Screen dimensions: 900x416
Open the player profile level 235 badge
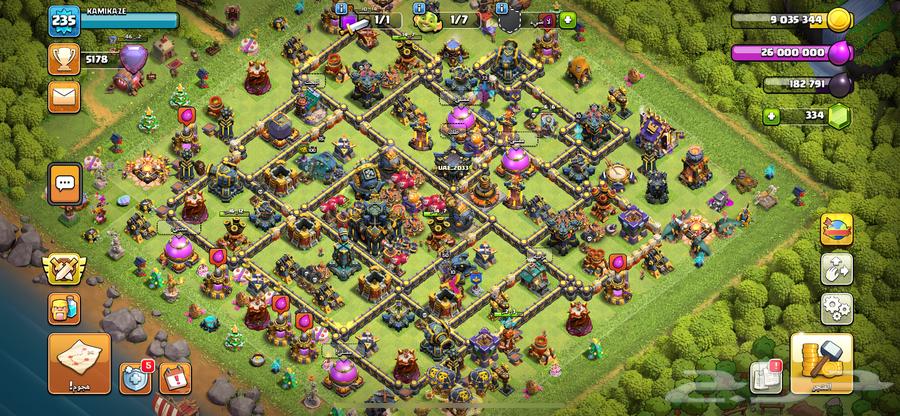63,20
